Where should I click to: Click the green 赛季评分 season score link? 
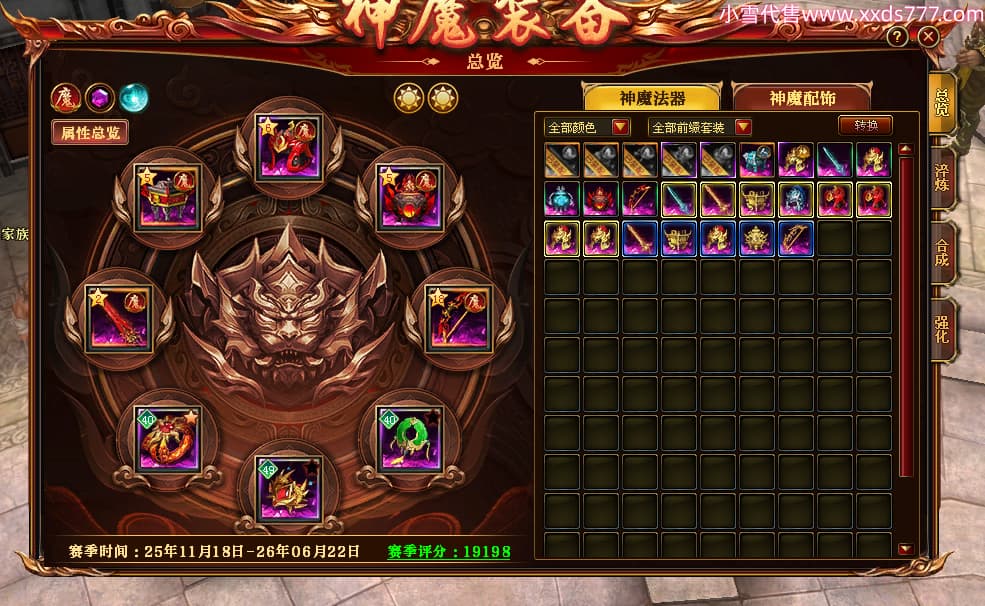[x=449, y=551]
